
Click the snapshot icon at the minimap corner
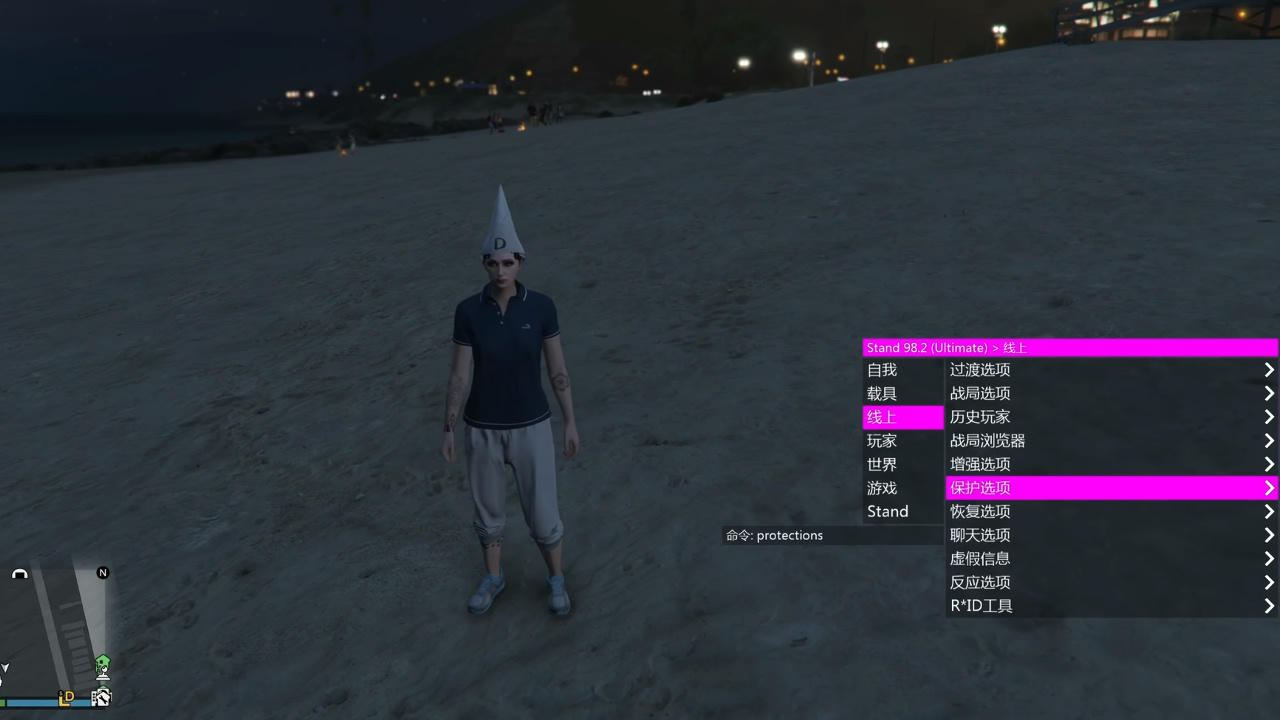click(x=100, y=698)
